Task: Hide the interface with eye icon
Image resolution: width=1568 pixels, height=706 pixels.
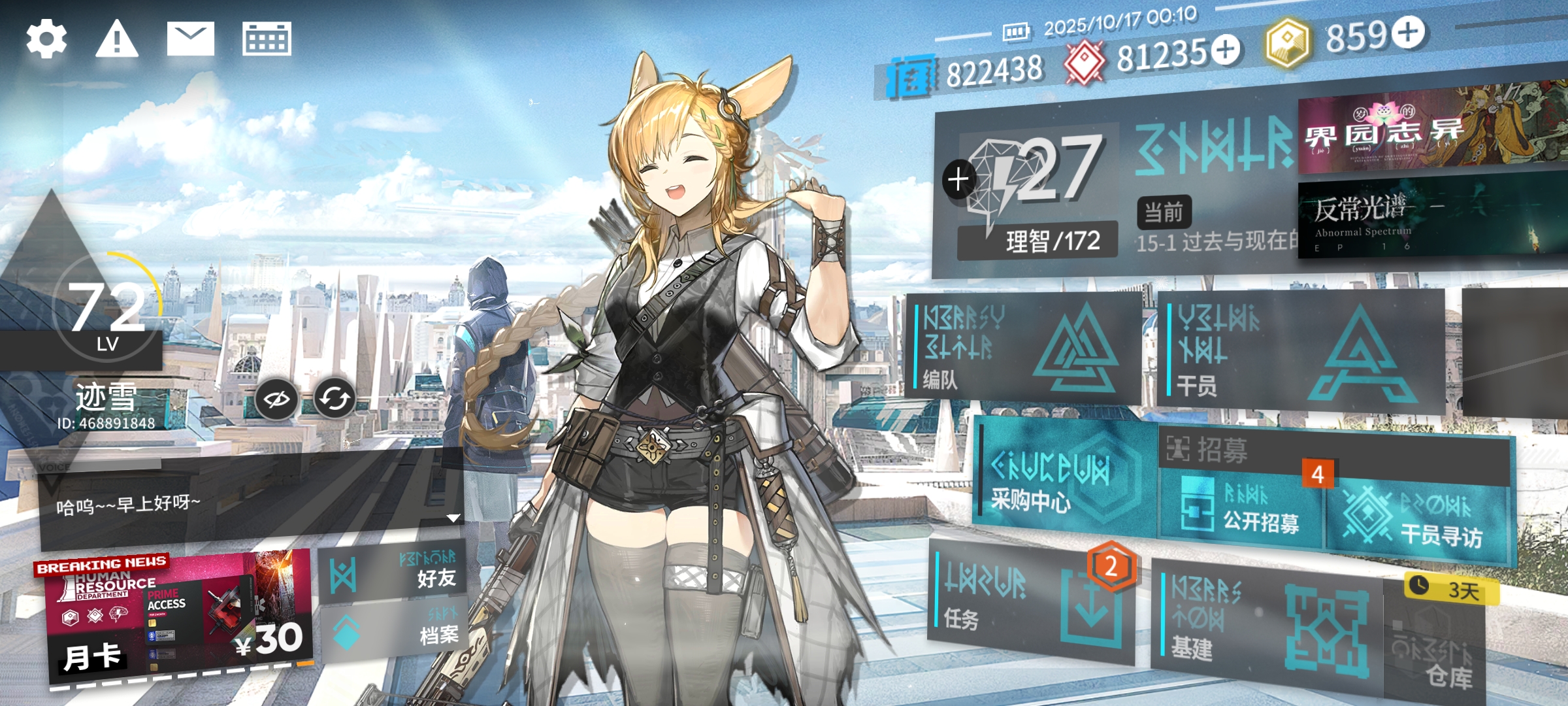Action: click(276, 399)
